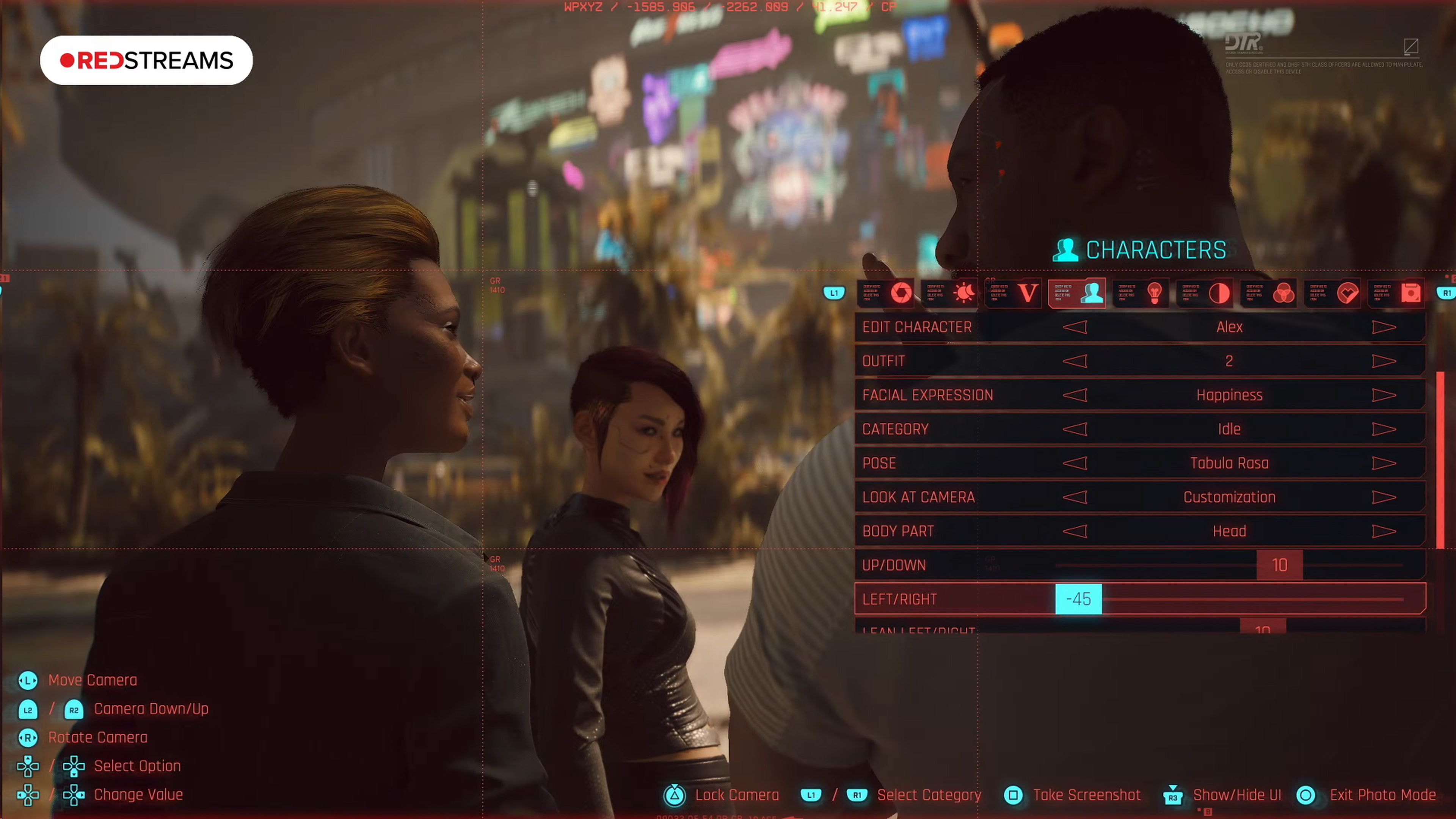Change Facial Expression back from Happiness
Image resolution: width=1456 pixels, height=819 pixels.
pos(1076,395)
